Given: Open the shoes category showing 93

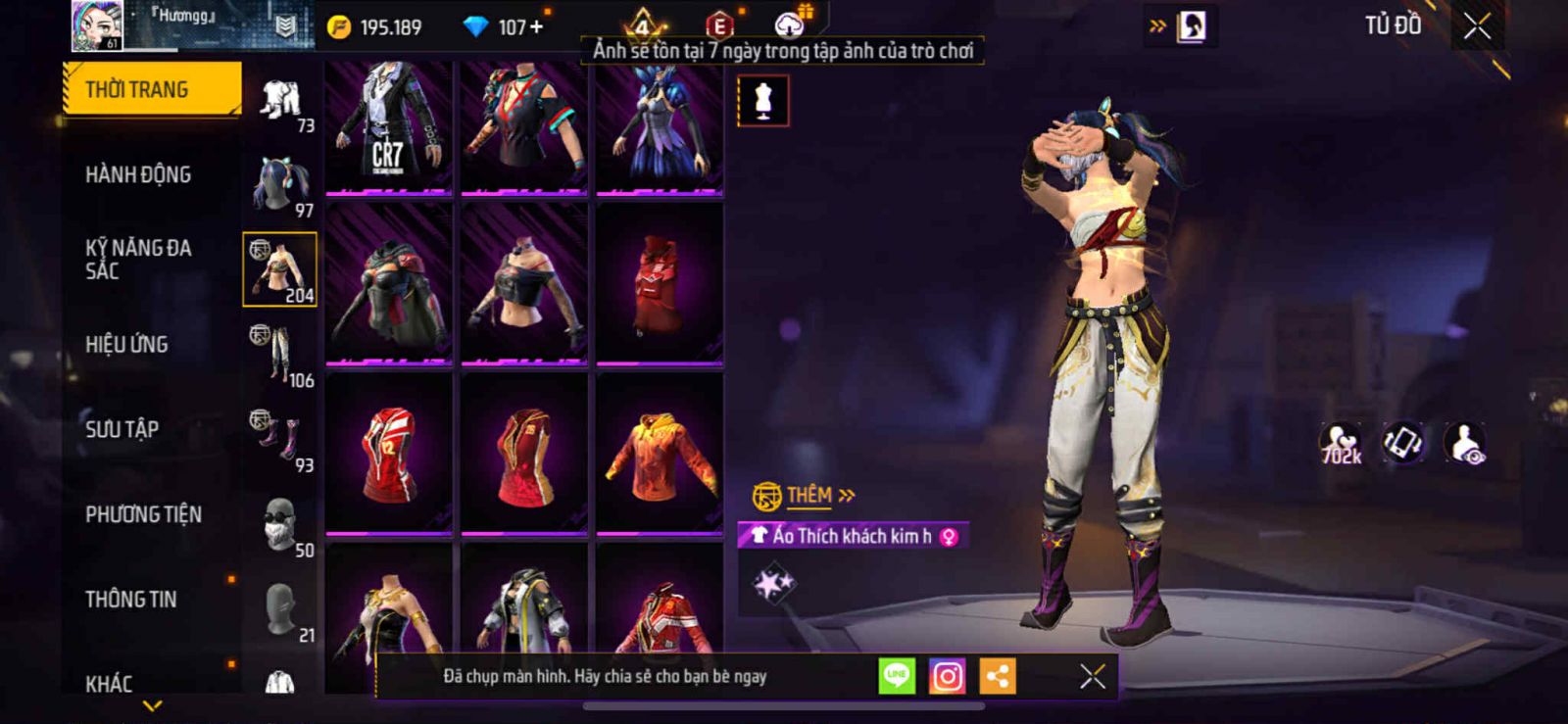Looking at the screenshot, I should pyautogui.click(x=279, y=440).
